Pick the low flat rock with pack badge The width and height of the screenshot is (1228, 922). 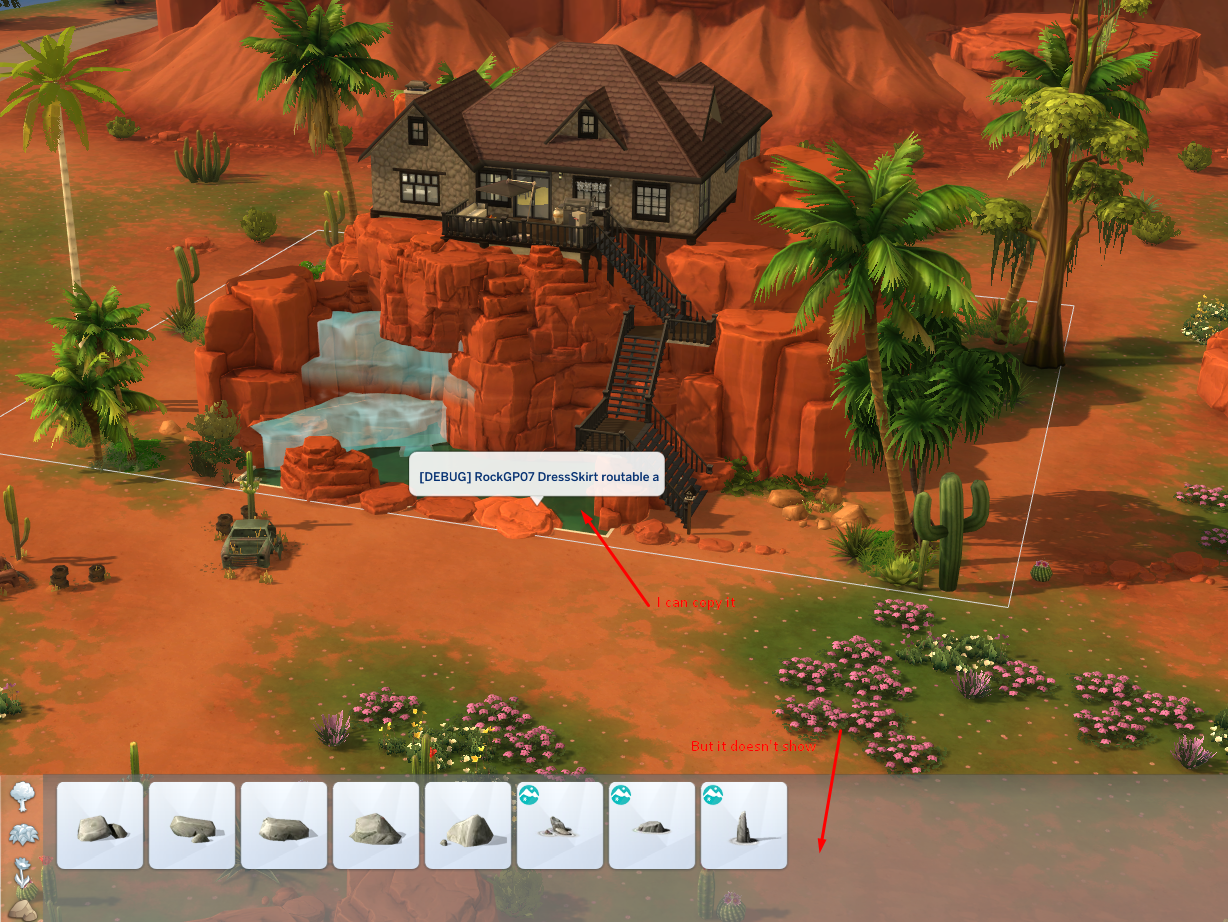tap(652, 825)
